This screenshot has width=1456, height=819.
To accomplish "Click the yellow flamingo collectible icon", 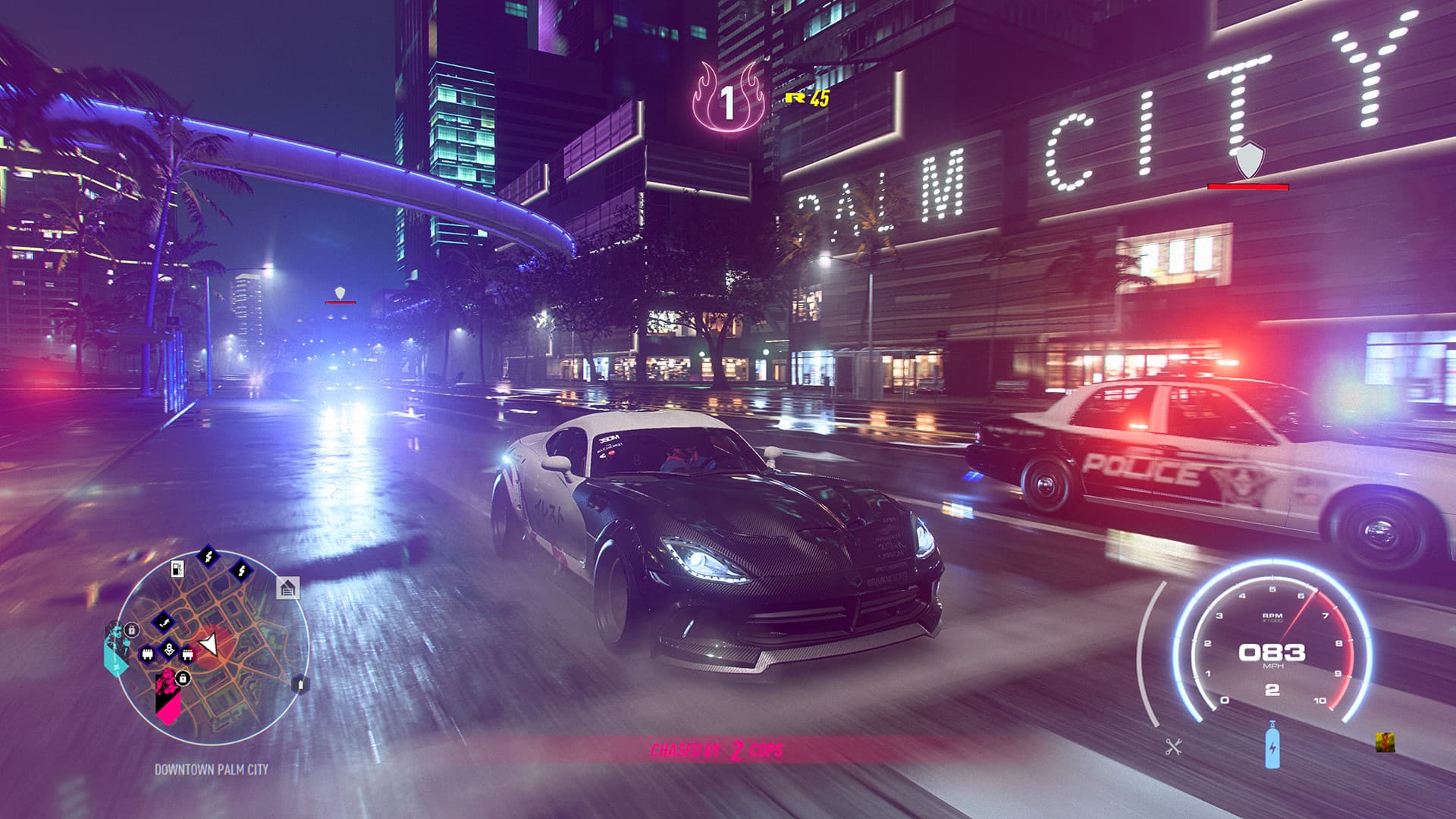I will coord(1385,742).
